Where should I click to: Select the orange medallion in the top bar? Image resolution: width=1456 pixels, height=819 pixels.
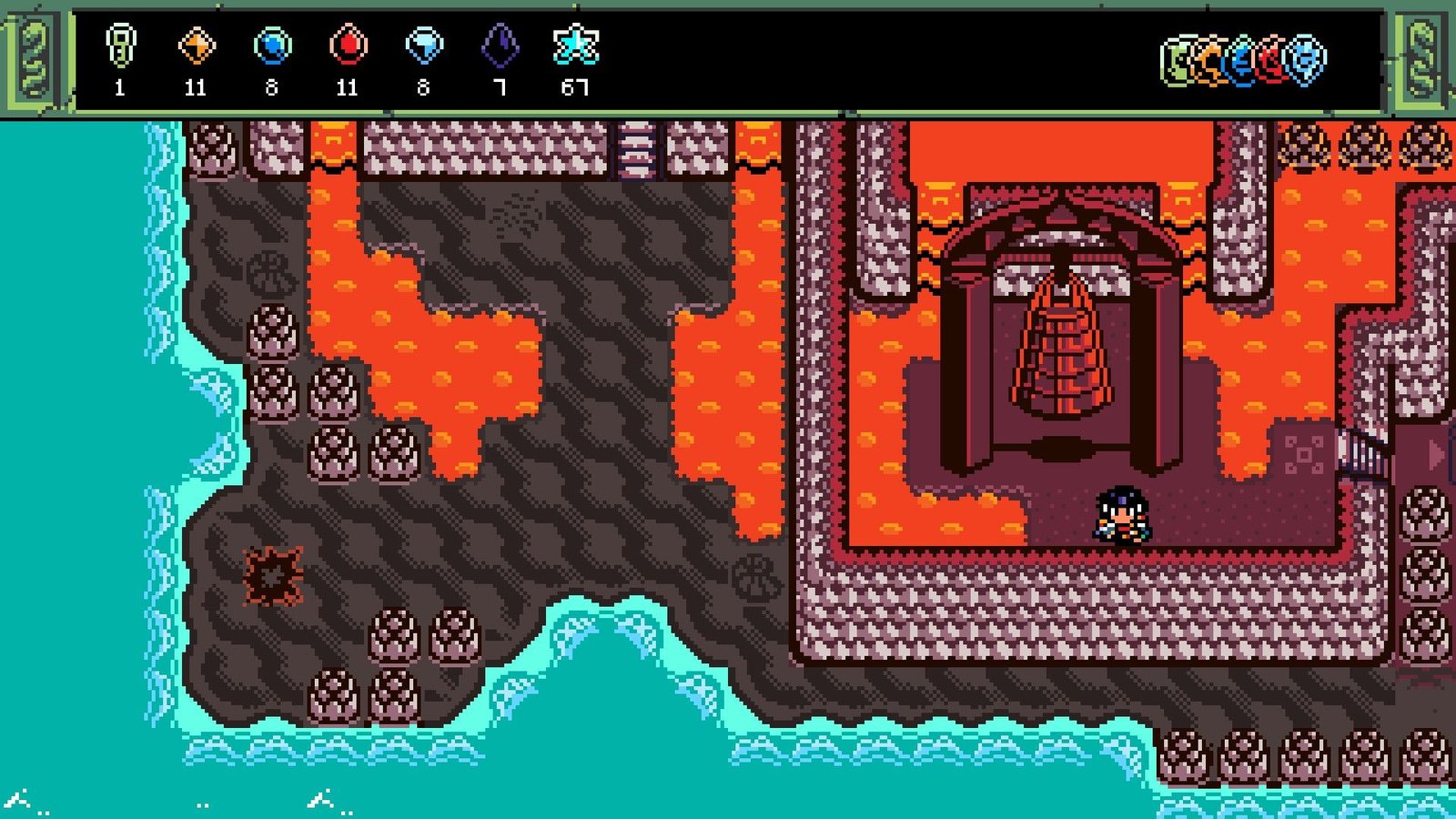coord(1210,61)
